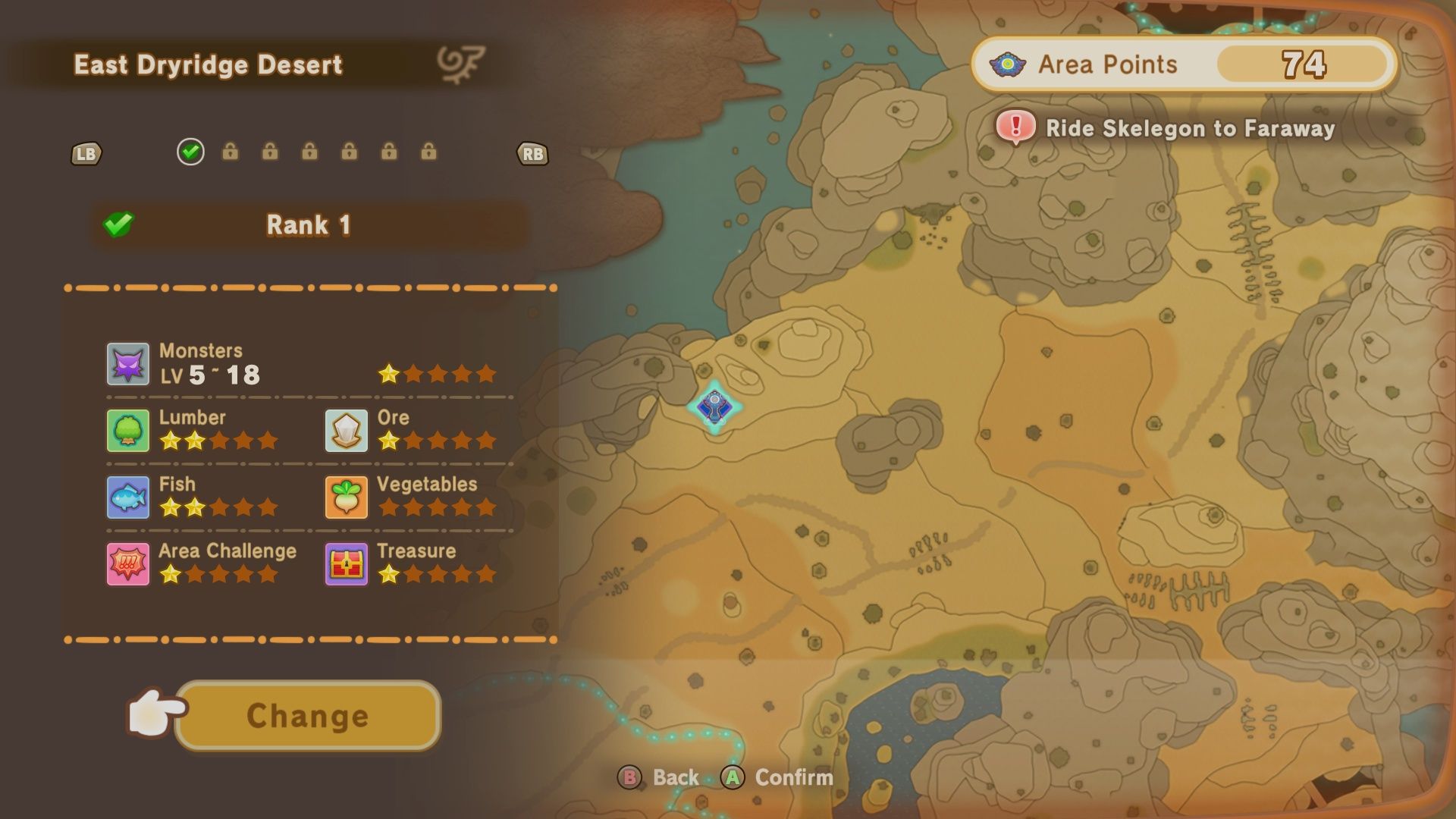Open the Area Challenge entry
The image size is (1456, 819).
click(202, 563)
